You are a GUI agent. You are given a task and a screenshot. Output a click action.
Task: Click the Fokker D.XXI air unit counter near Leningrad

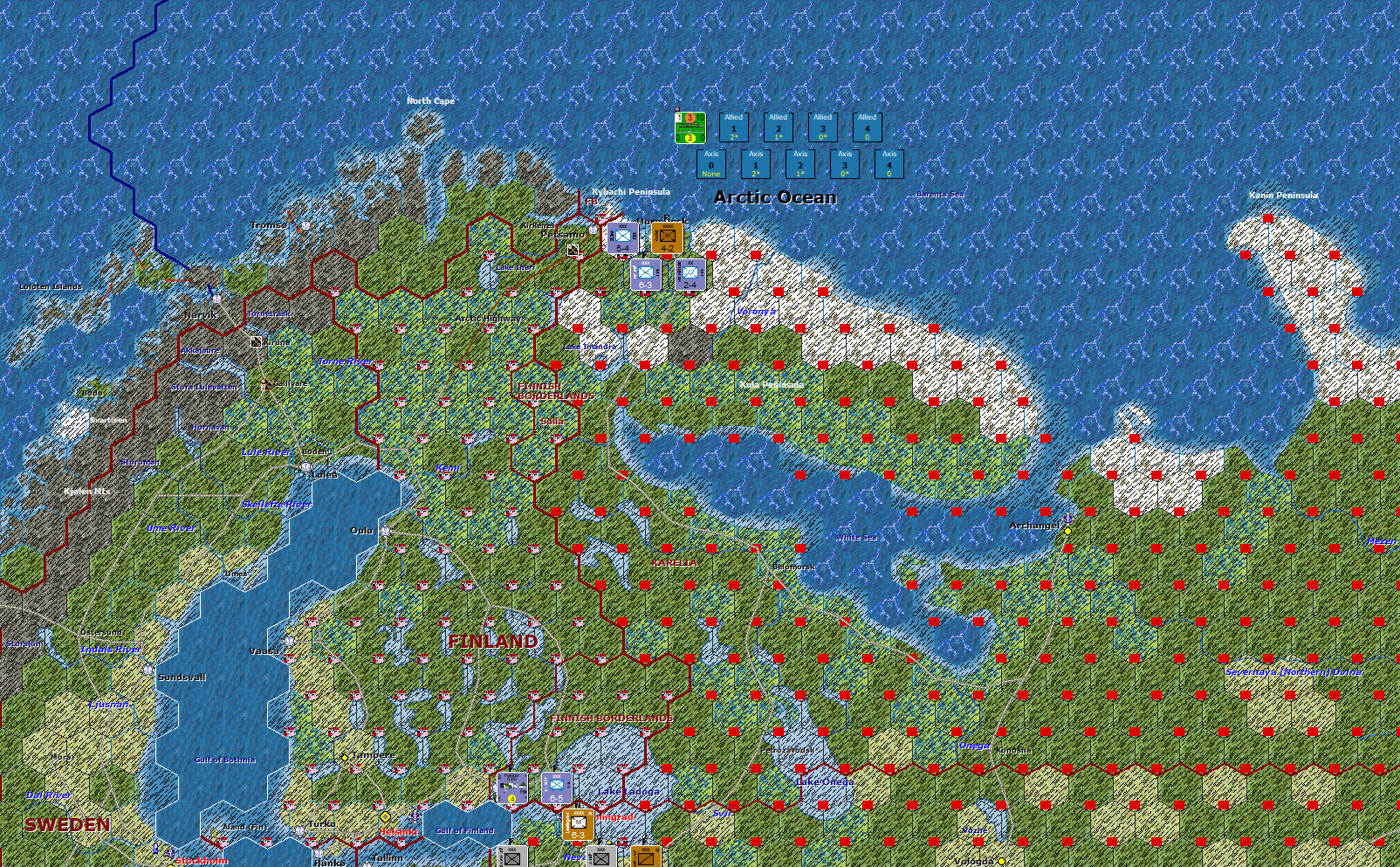point(511,787)
